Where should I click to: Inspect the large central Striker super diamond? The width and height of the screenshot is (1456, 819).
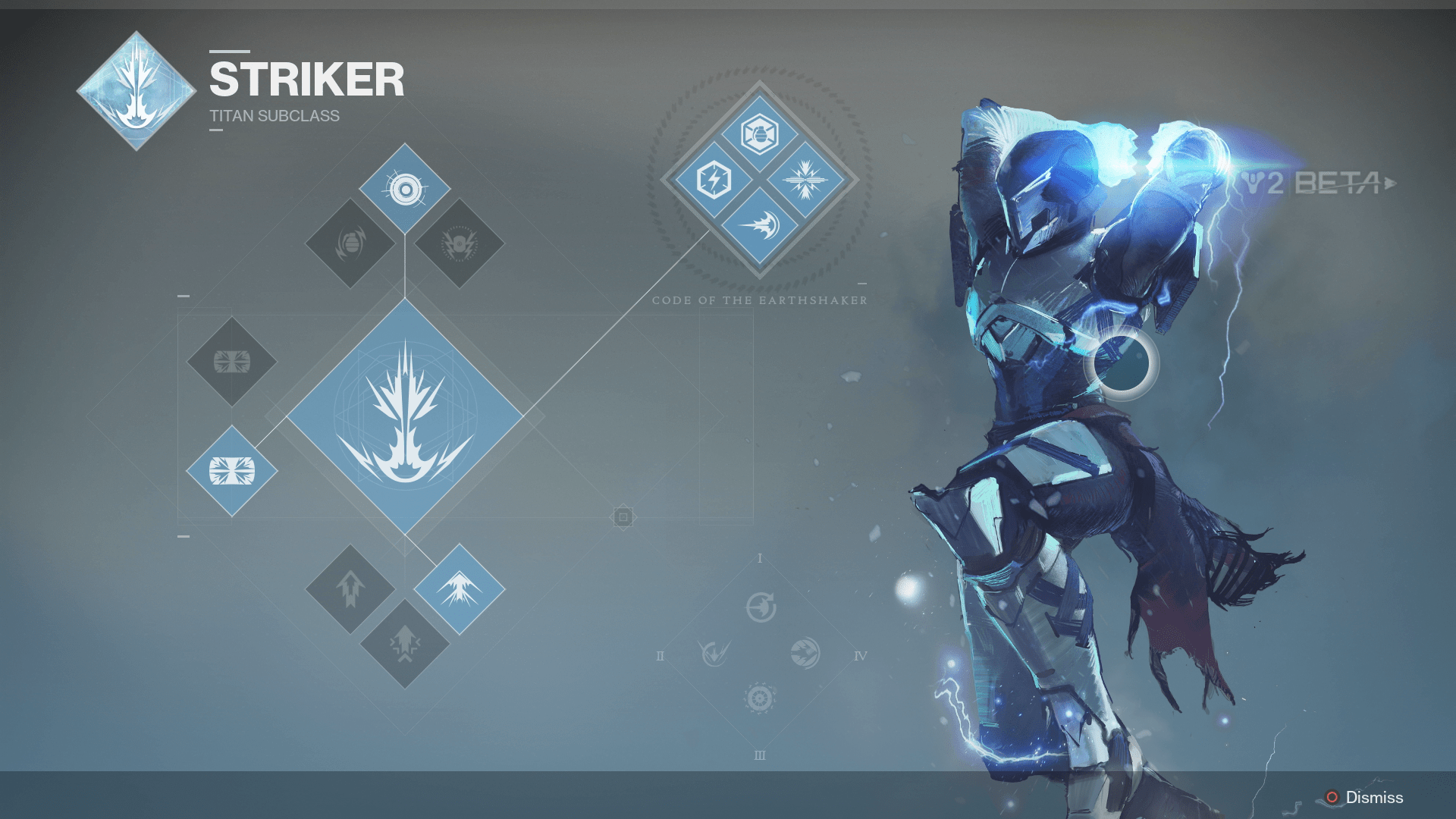pyautogui.click(x=405, y=416)
